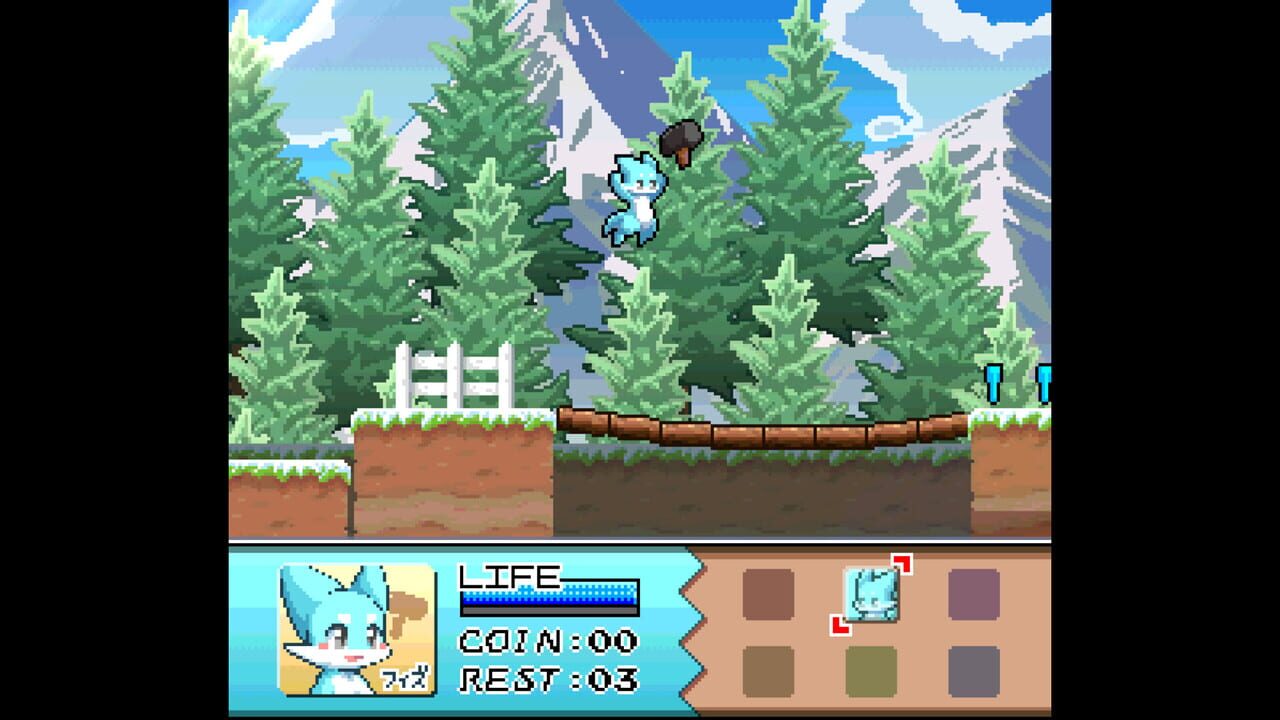
Task: Click the hammer item above the character
Action: pos(681,138)
